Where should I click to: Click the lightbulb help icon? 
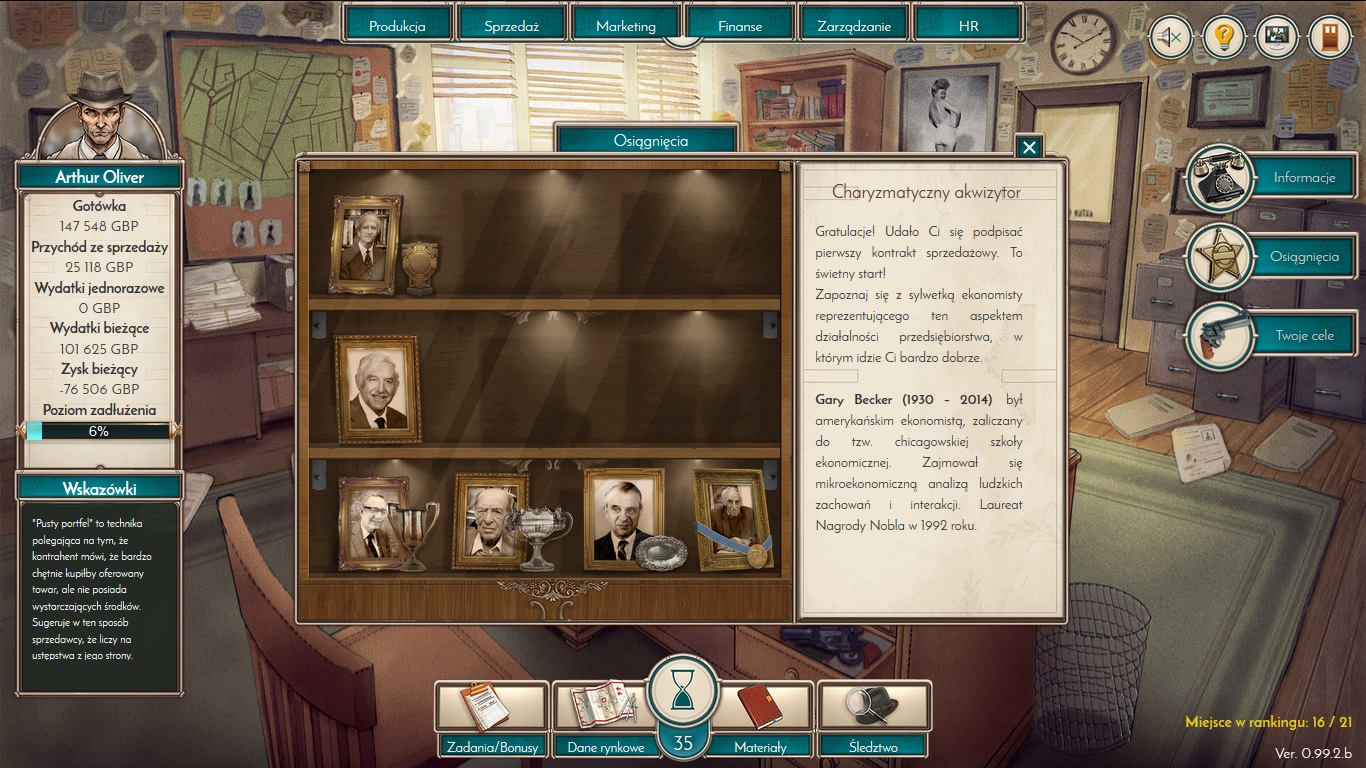(x=1223, y=39)
